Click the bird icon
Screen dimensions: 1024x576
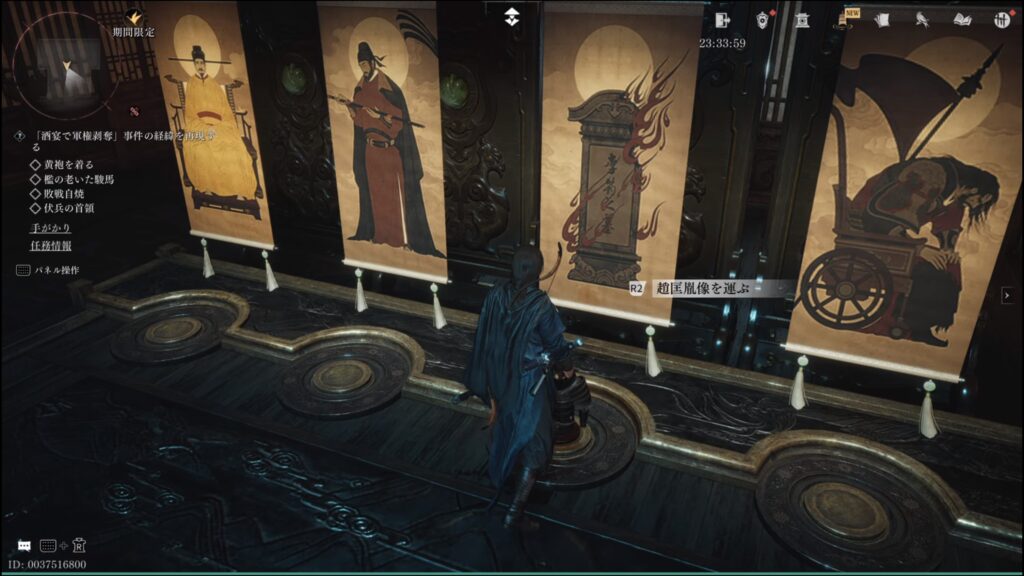coord(921,19)
